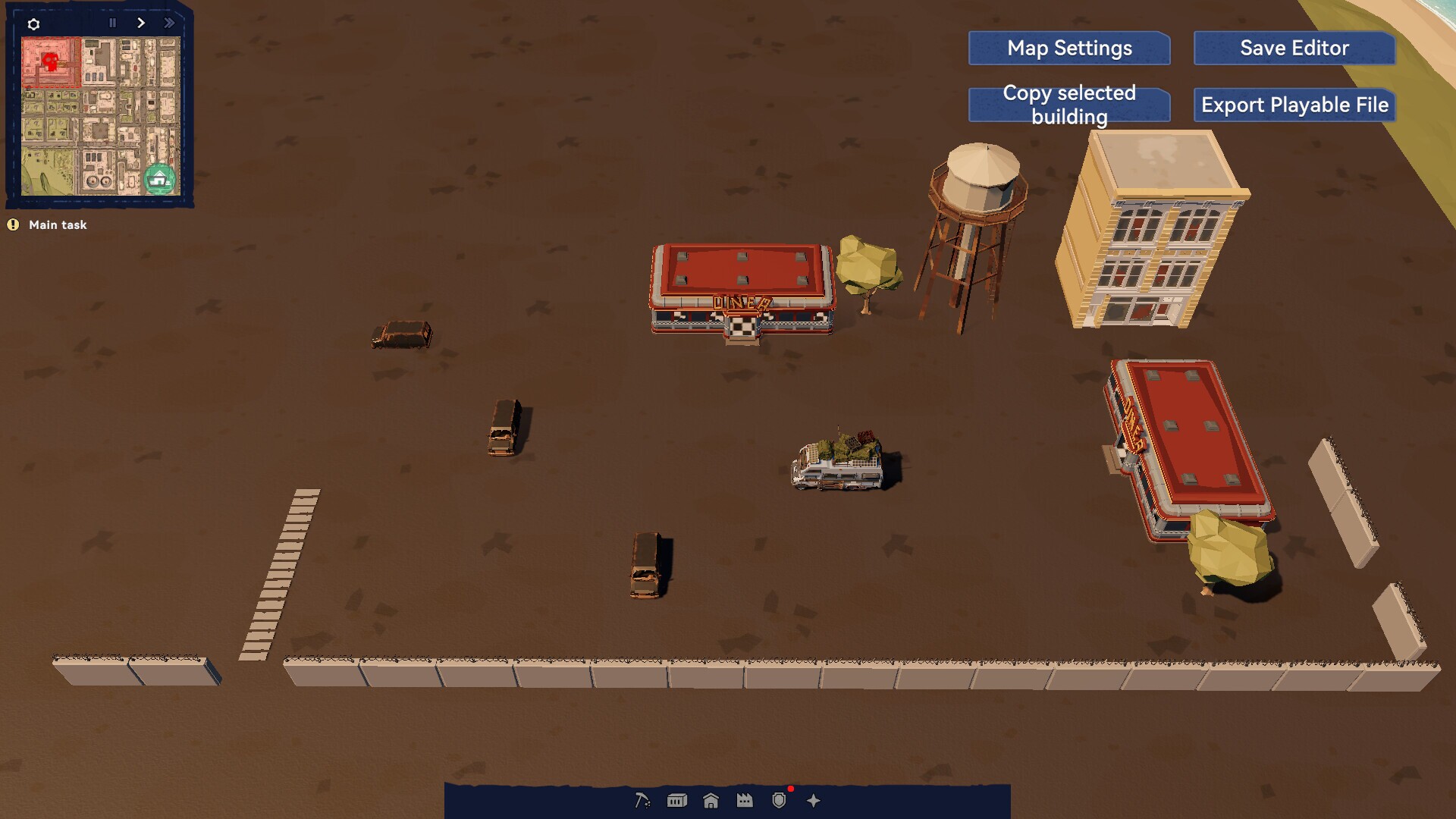Open settings via the gear icon
This screenshot has width=1456, height=819.
33,24
